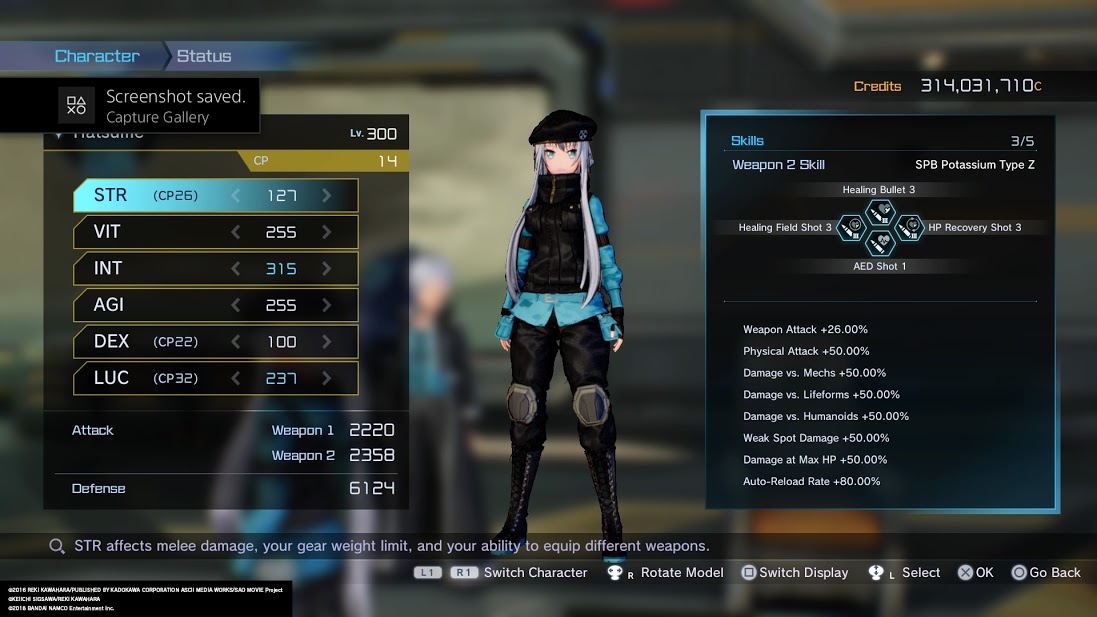Lower the INT value by one
The image size is (1097, 617).
pyautogui.click(x=236, y=268)
